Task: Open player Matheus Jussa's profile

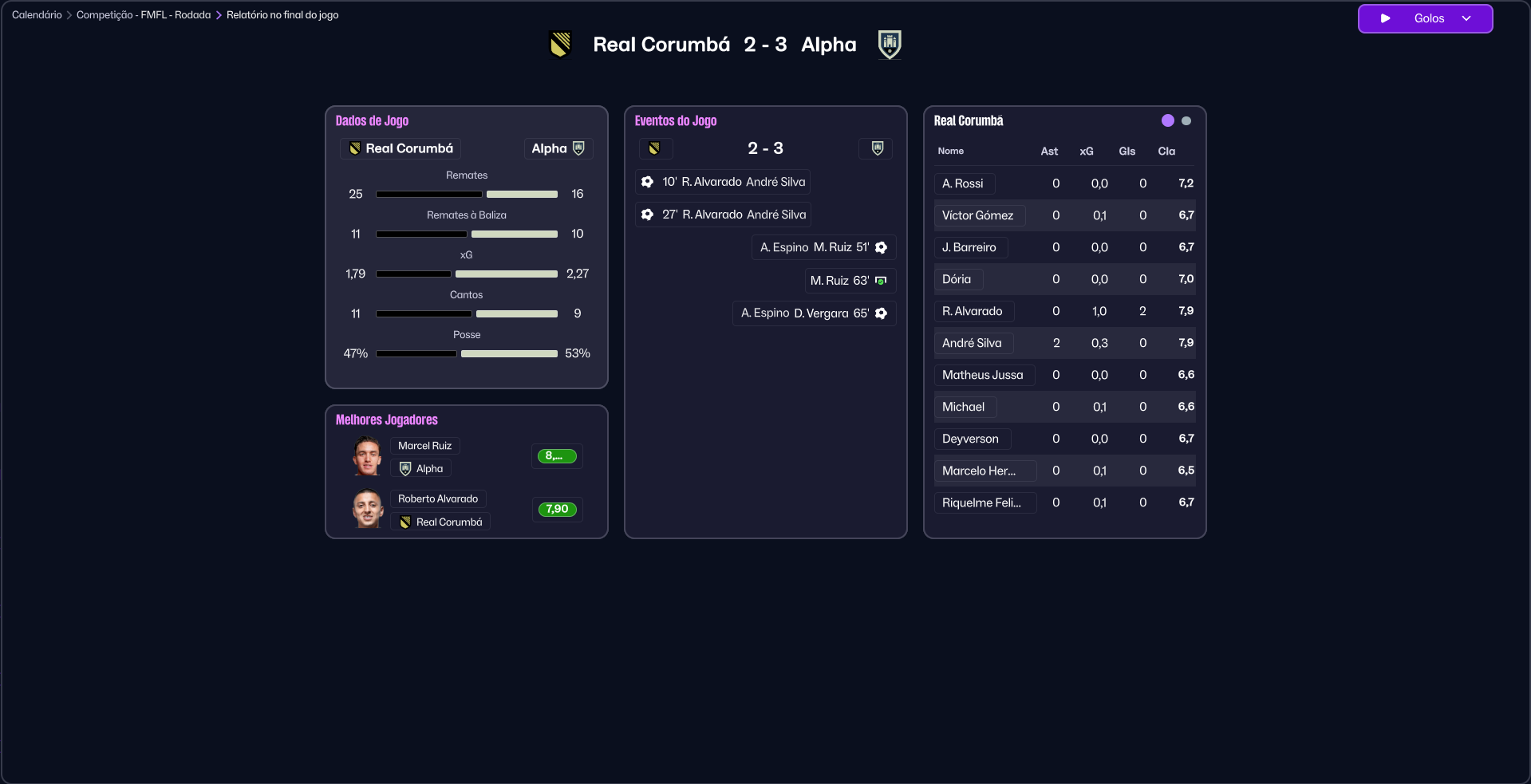Action: (983, 375)
